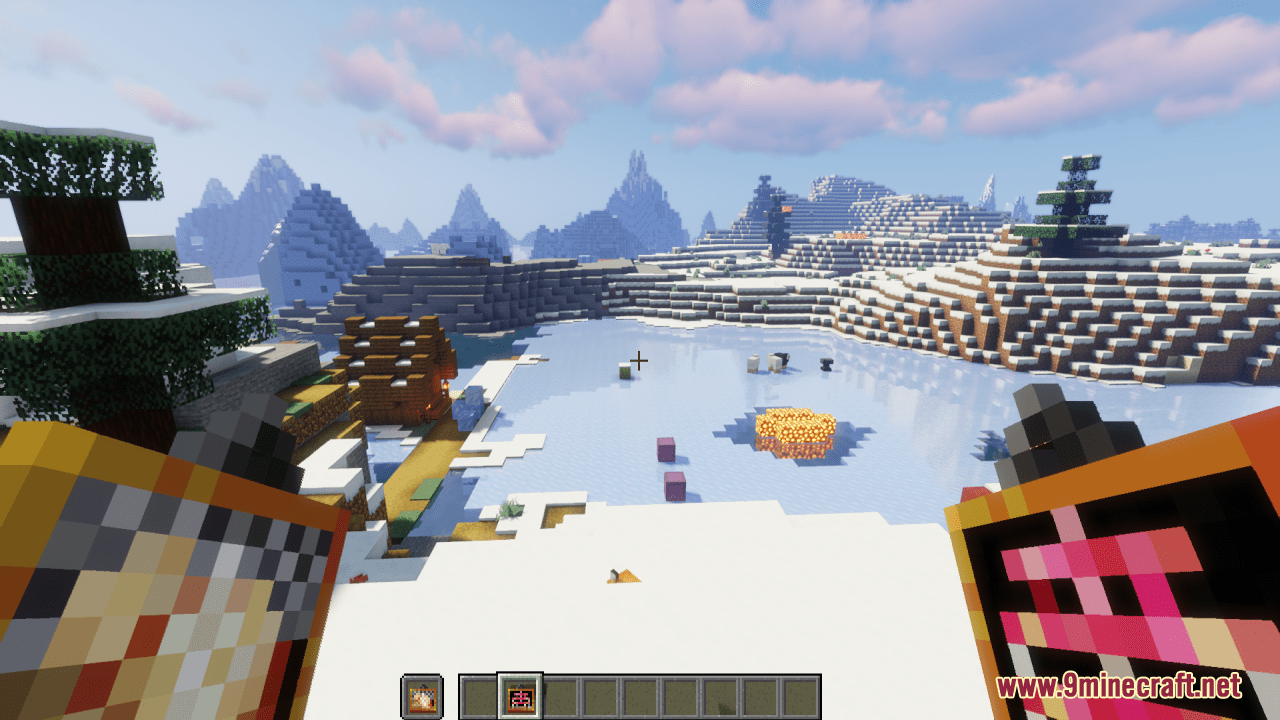The height and width of the screenshot is (720, 1280).
Task: Click the third hotbar slot
Action: click(x=558, y=691)
